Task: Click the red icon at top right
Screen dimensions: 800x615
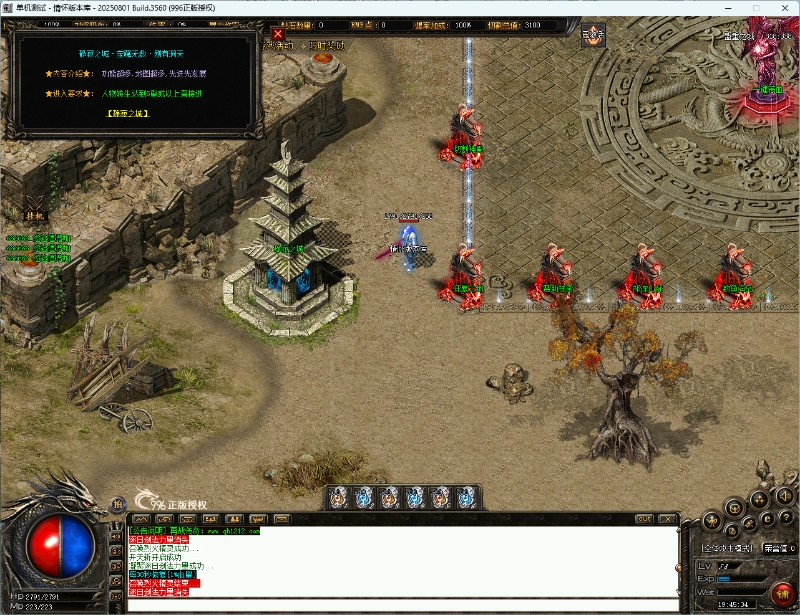Action: click(594, 33)
